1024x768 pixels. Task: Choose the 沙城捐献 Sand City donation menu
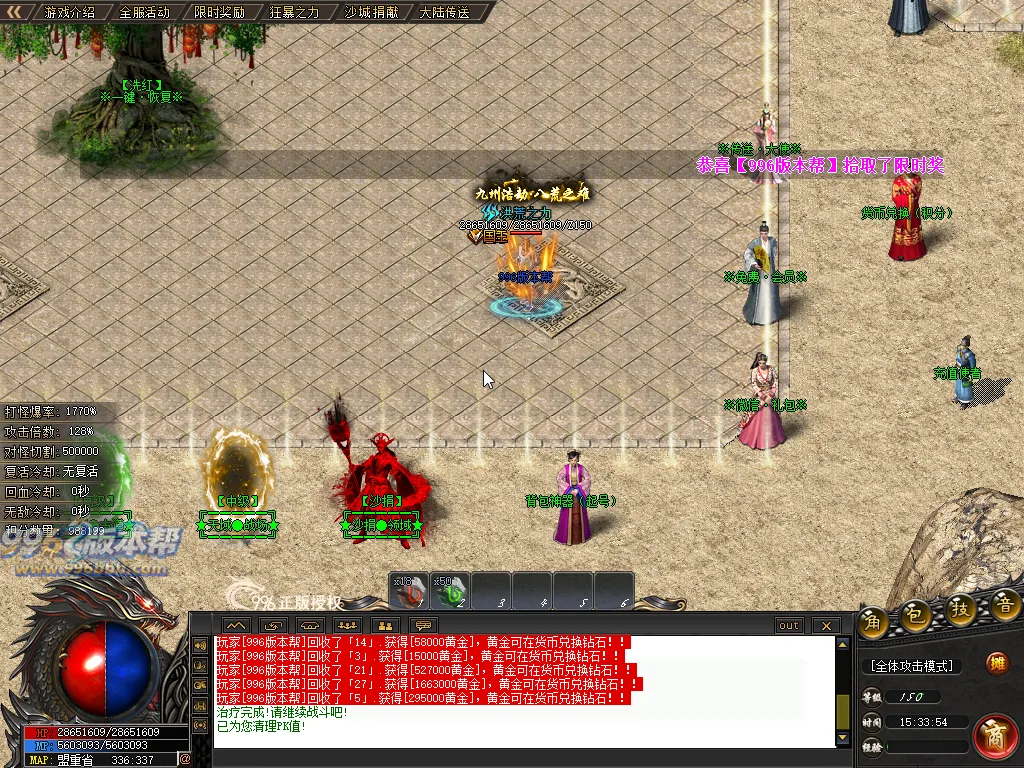[x=369, y=13]
